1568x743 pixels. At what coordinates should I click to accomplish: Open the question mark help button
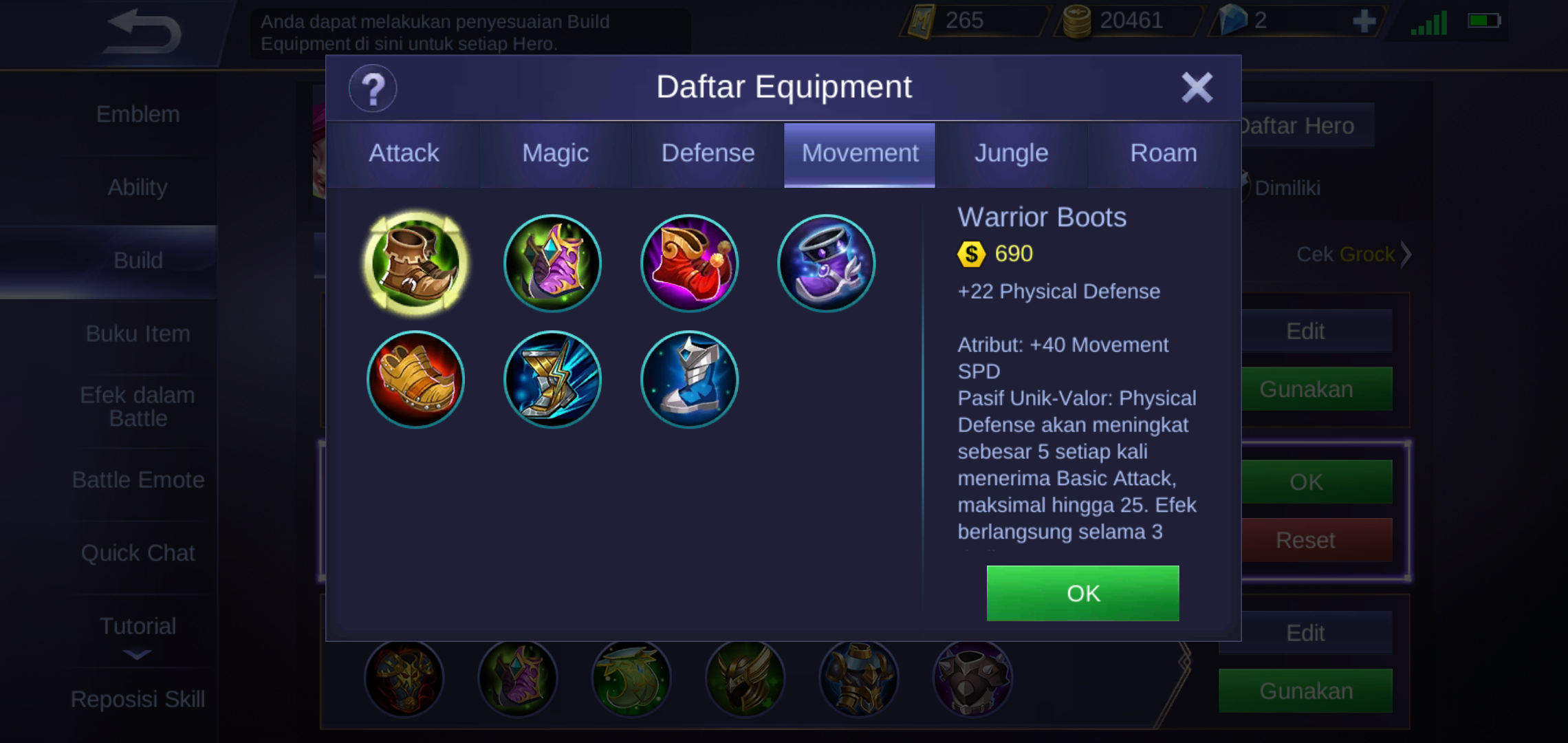(x=373, y=89)
